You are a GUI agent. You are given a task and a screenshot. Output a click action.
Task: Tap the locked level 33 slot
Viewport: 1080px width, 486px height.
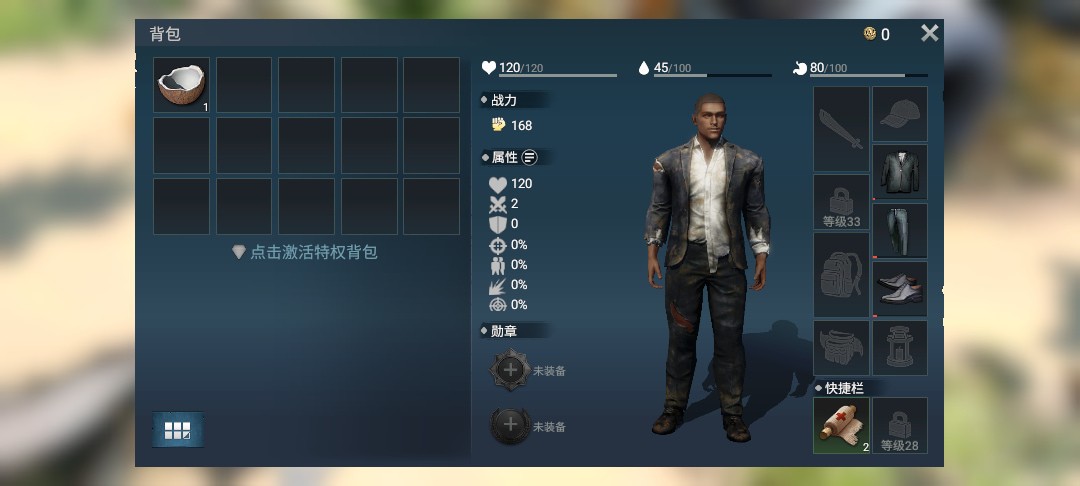coord(841,202)
